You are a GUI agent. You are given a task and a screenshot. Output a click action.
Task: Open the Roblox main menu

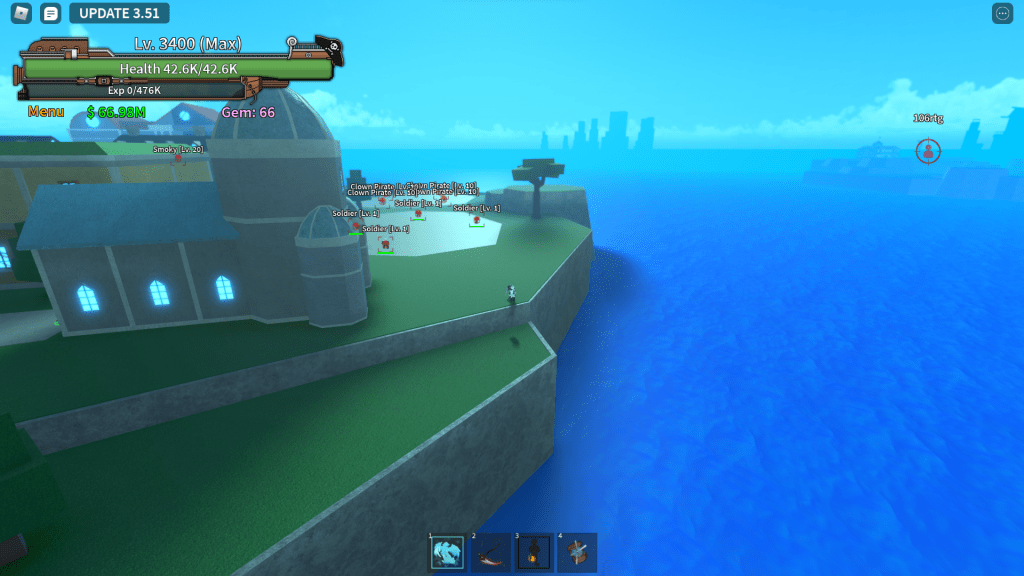tap(22, 13)
